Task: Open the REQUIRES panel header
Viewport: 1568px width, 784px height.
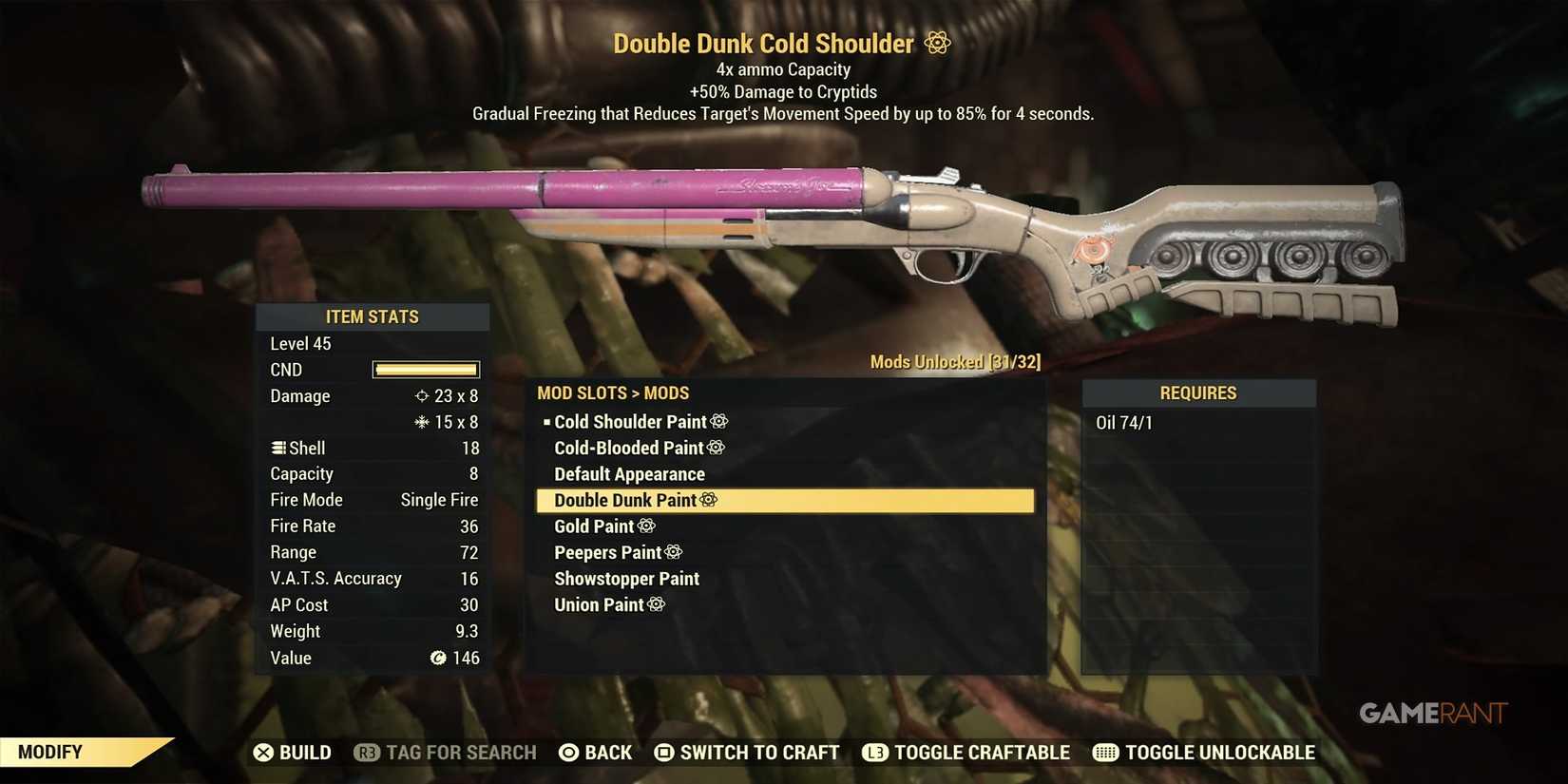Action: point(1198,392)
